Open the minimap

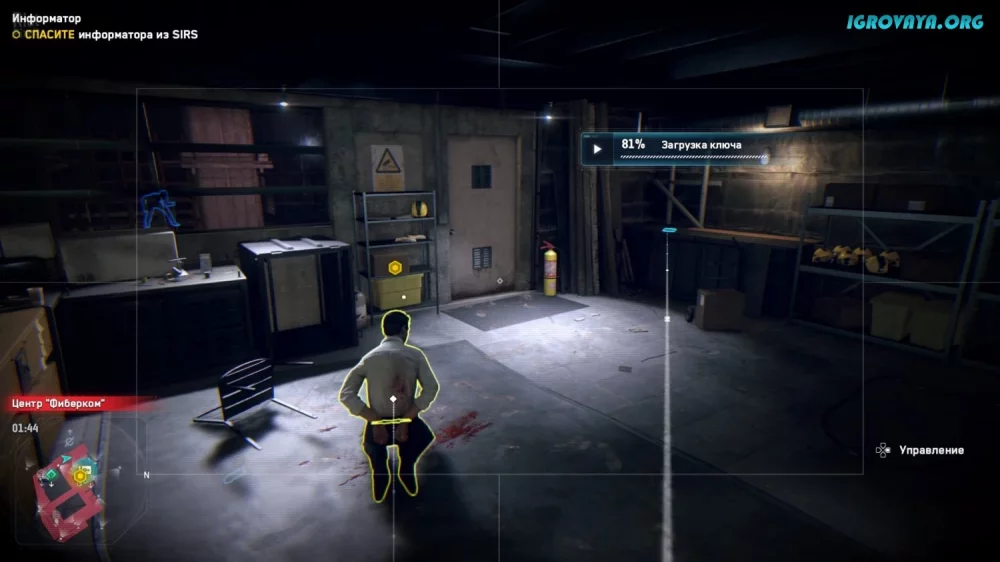(x=75, y=478)
